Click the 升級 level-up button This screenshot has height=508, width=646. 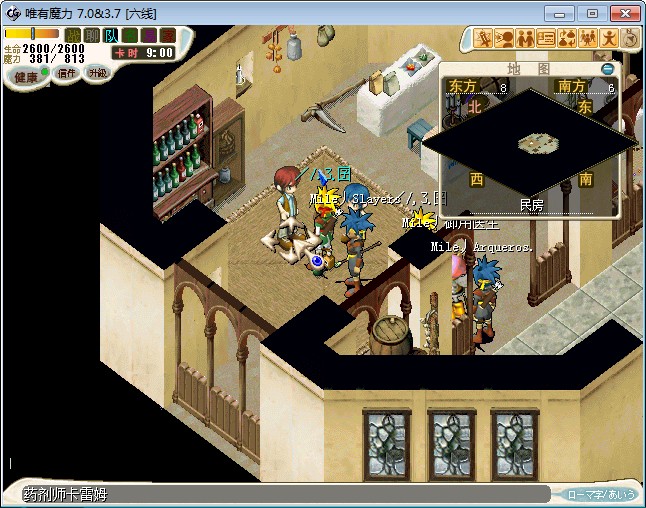pyautogui.click(x=98, y=73)
